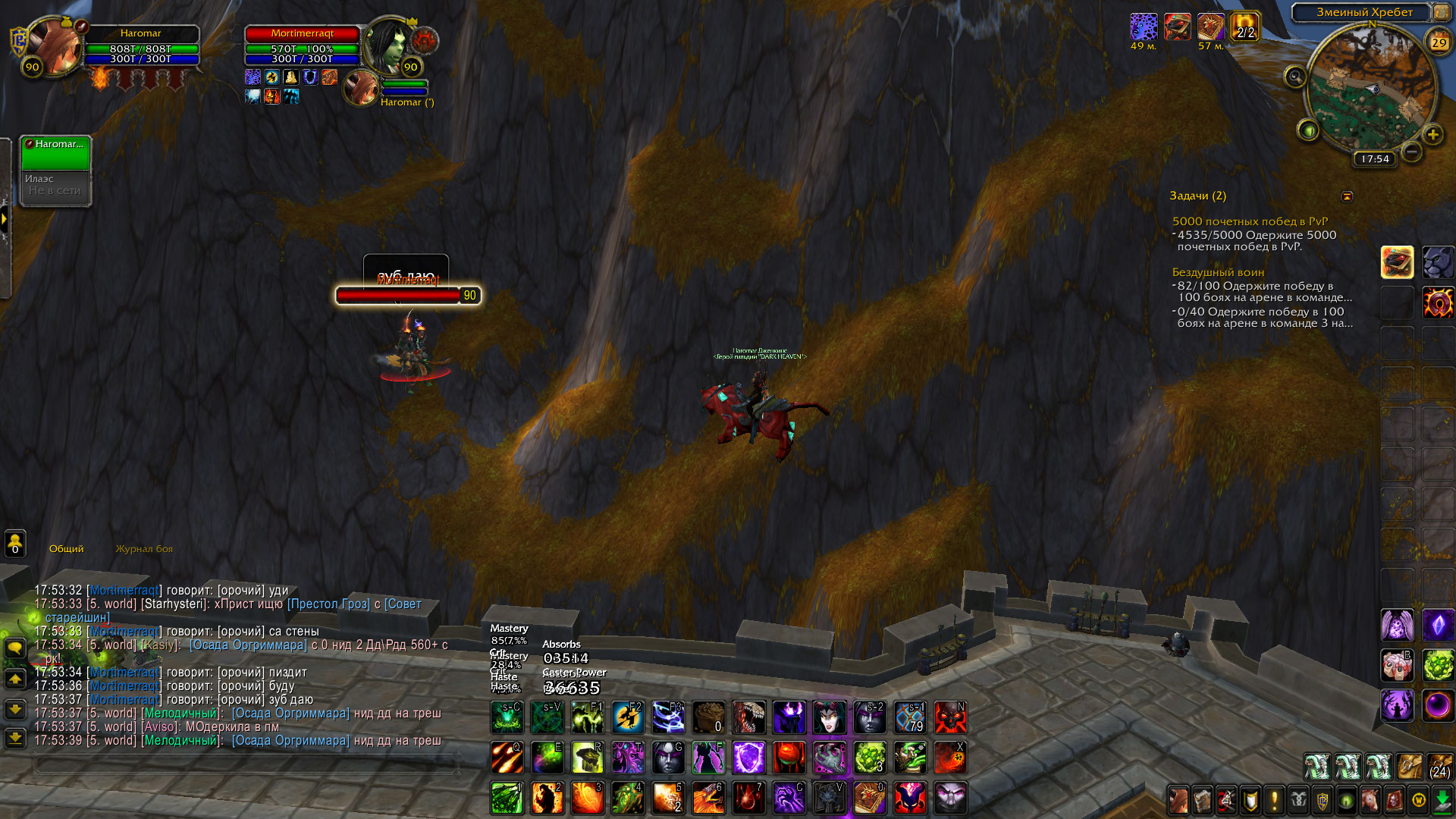
Task: Cast the flaming meteors spell bound to Q
Action: point(507,758)
